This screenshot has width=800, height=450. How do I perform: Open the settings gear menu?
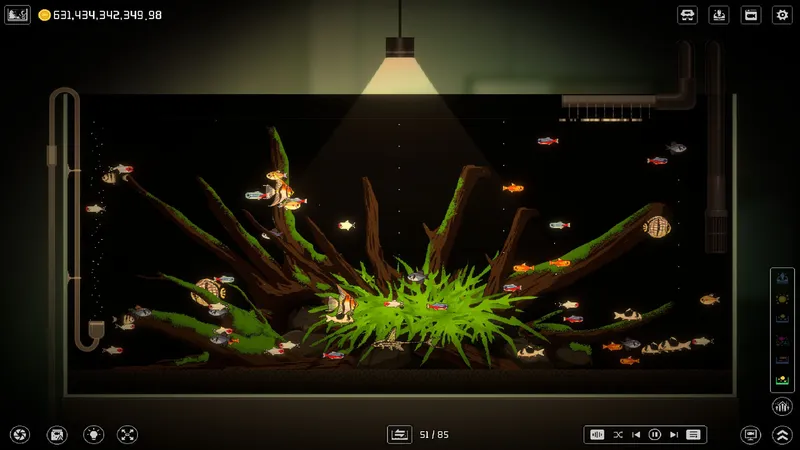(x=782, y=15)
